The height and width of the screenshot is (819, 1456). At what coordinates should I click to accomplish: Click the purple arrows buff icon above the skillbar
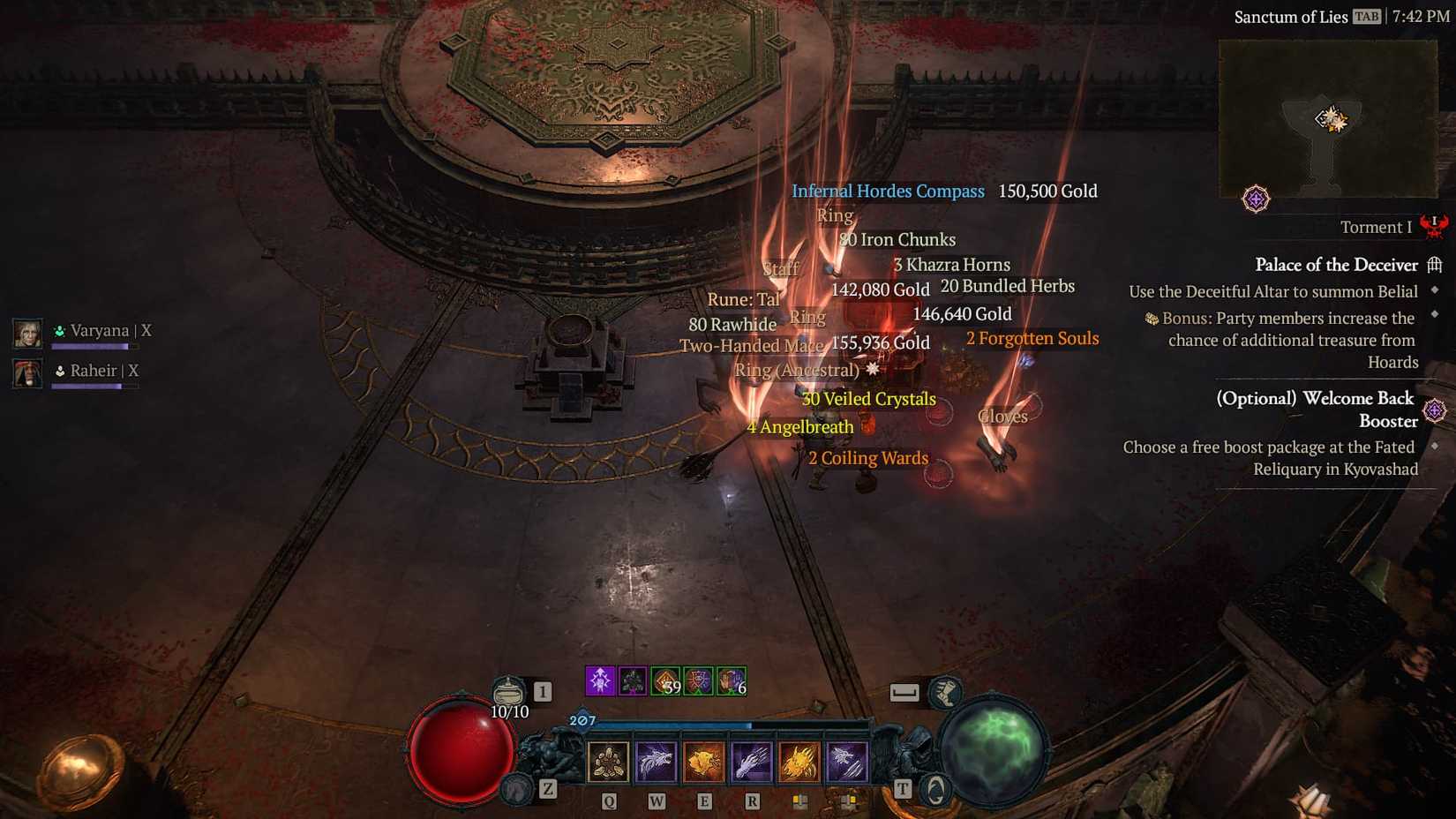tap(600, 680)
